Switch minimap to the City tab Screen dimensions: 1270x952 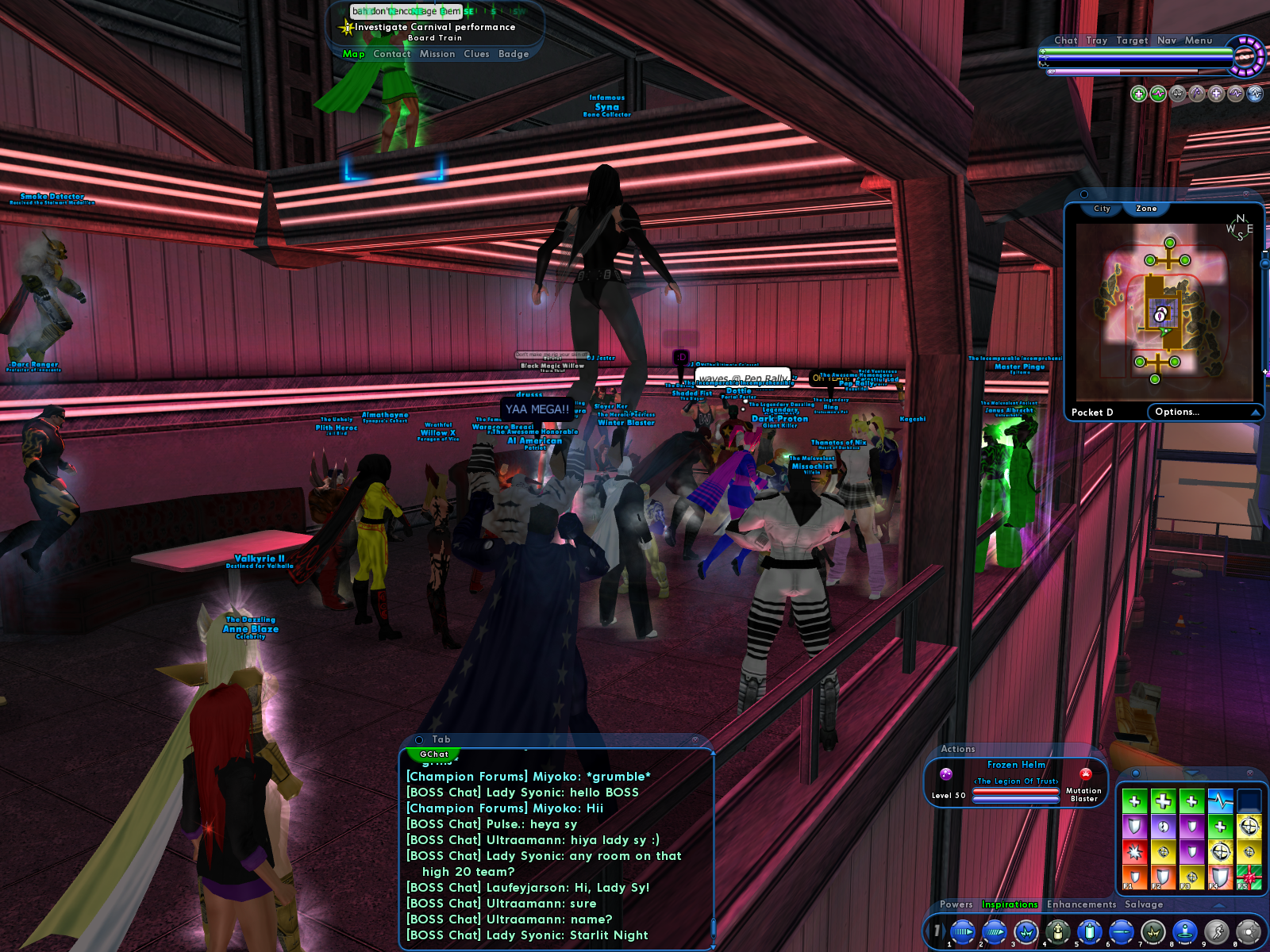pyautogui.click(x=1102, y=209)
